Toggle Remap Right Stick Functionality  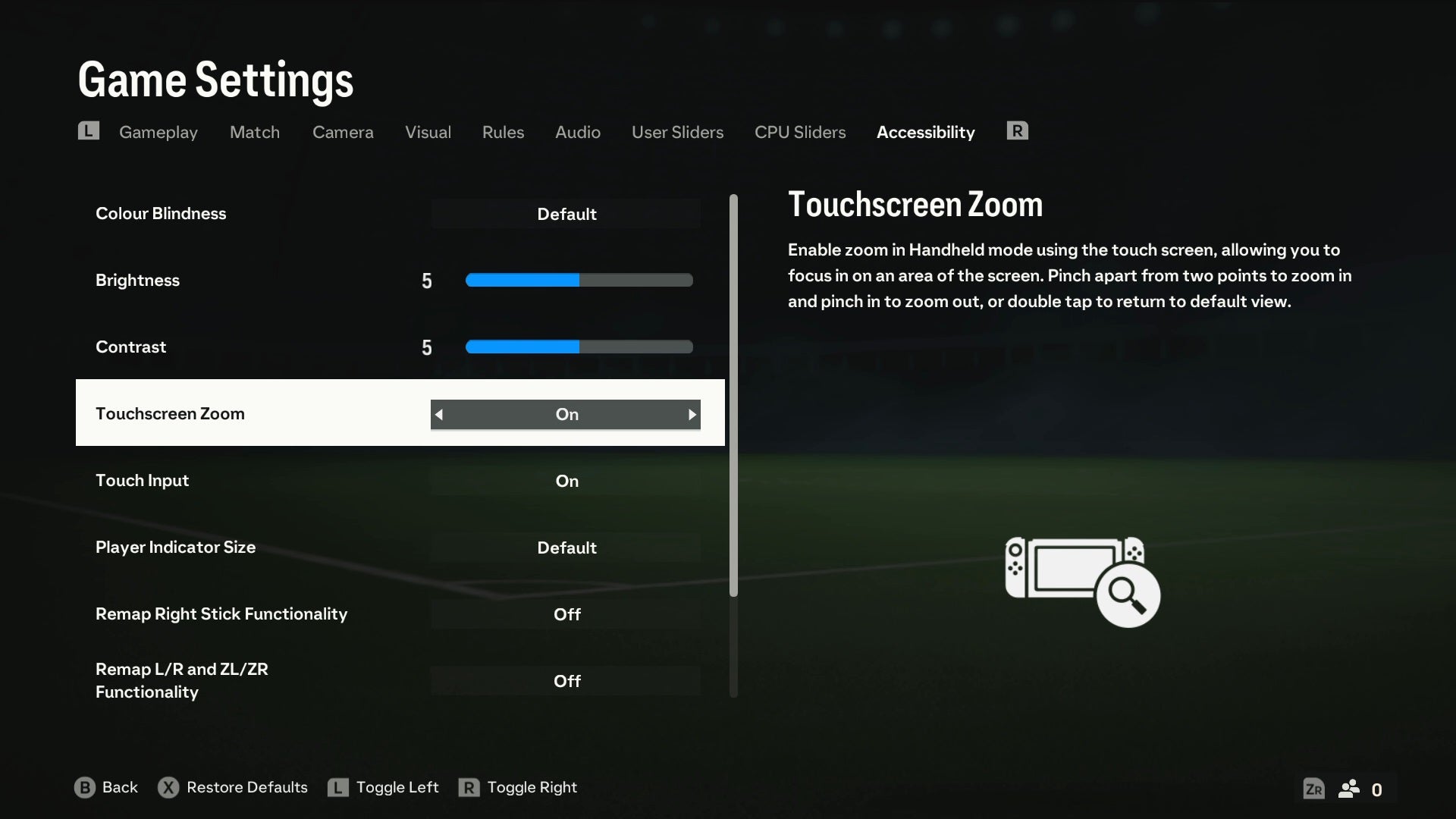point(566,614)
